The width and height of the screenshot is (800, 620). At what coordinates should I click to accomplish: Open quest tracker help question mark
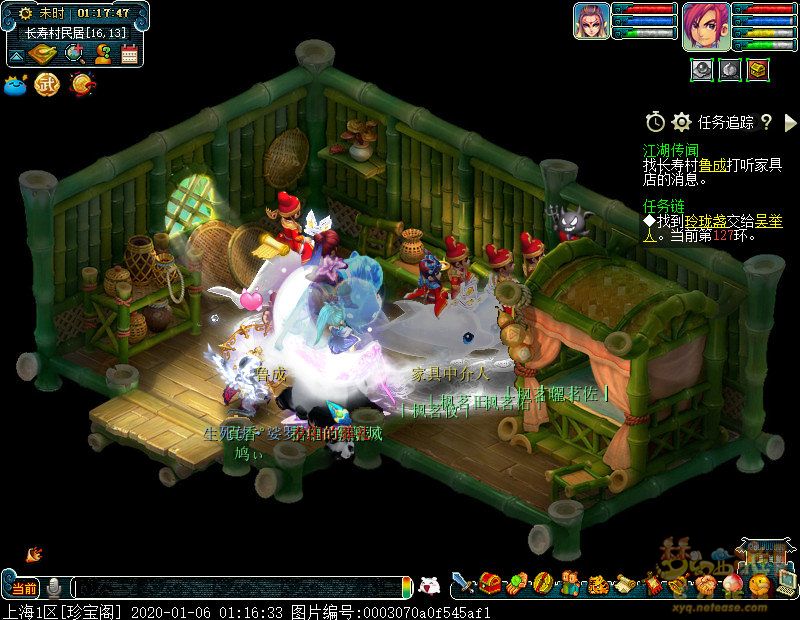[x=766, y=122]
